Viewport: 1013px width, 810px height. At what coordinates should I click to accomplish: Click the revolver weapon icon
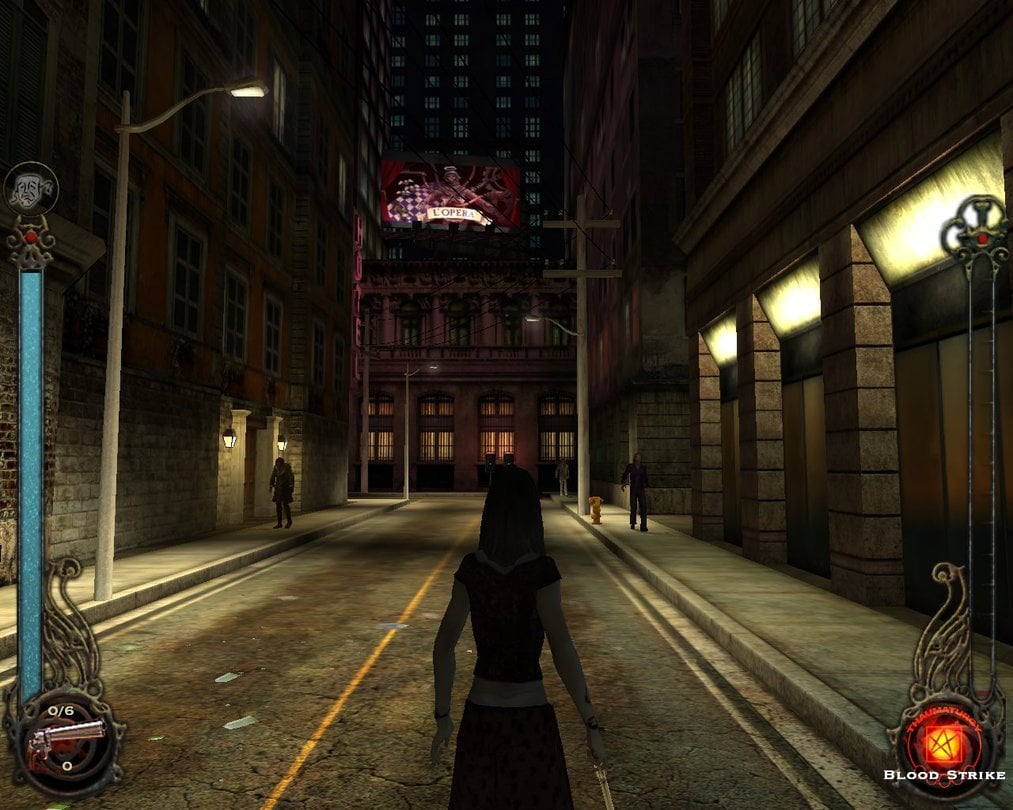coord(65,743)
